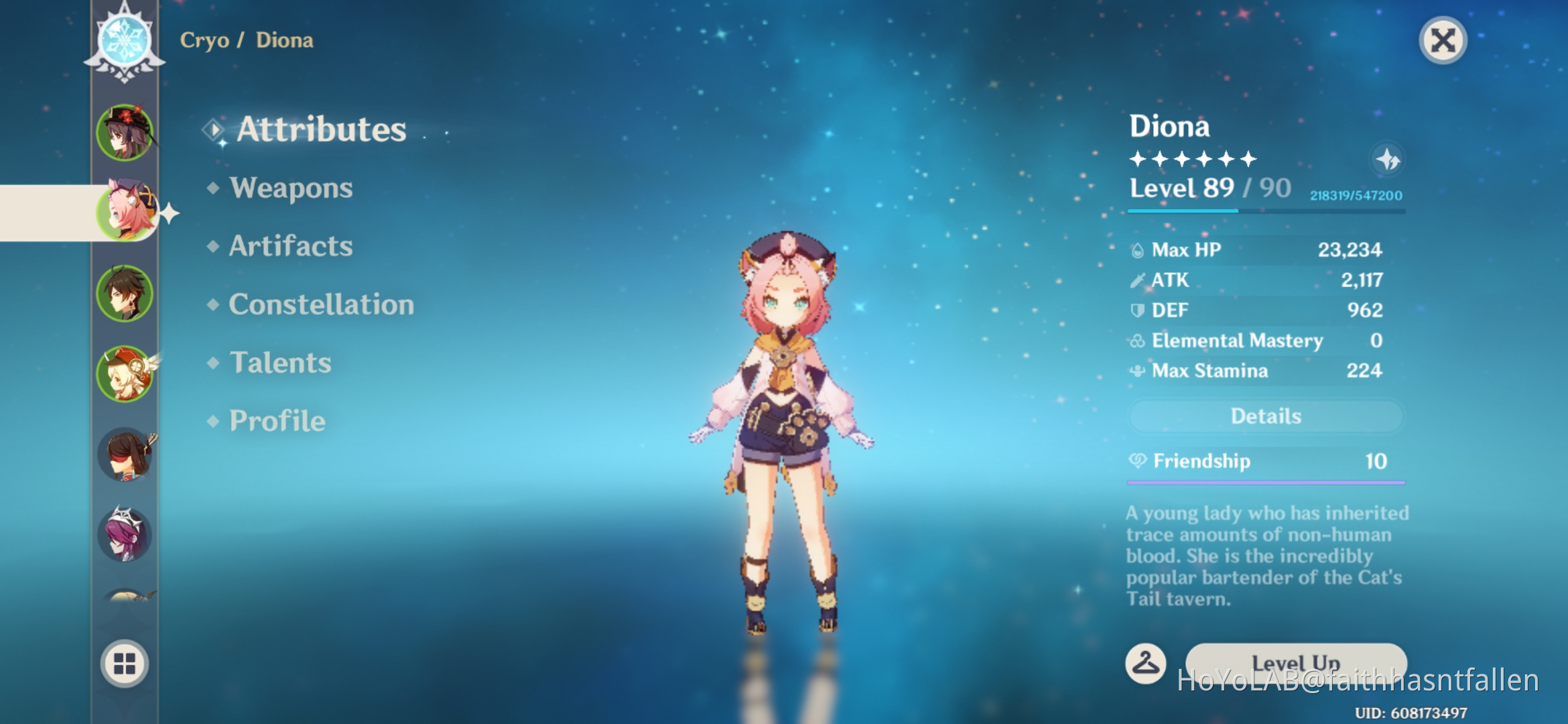Click the glowing sparkle icon beside Diona's stars
The width and height of the screenshot is (1568, 724).
pyautogui.click(x=1386, y=160)
